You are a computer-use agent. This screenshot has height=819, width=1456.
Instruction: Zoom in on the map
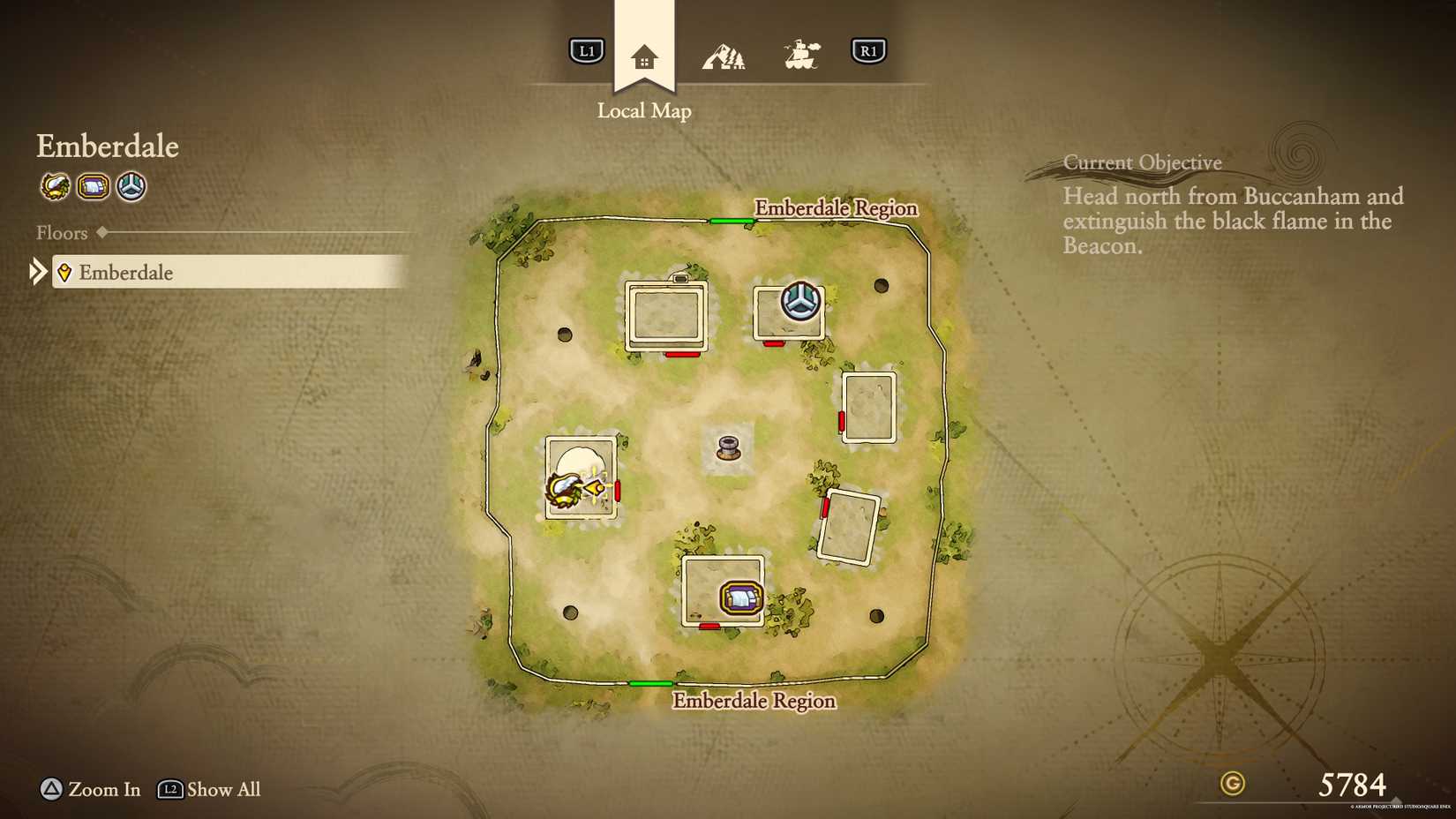click(90, 789)
